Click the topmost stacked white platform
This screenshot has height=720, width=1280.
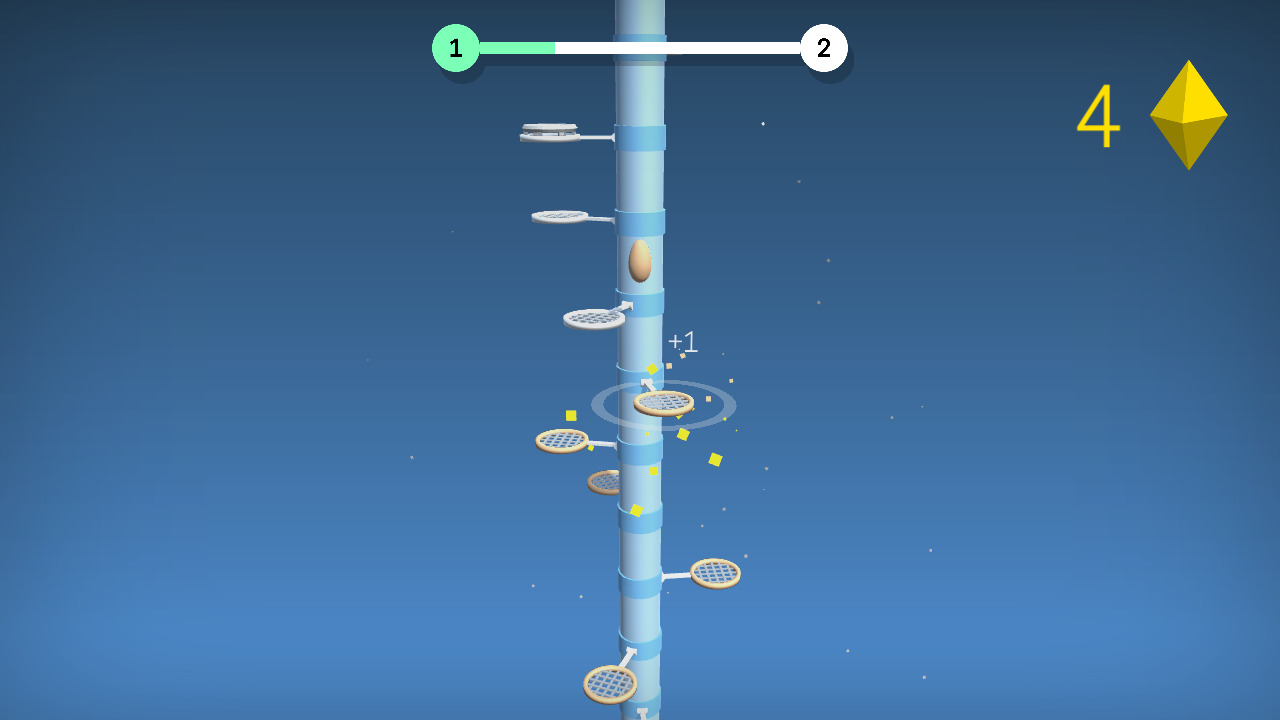551,129
